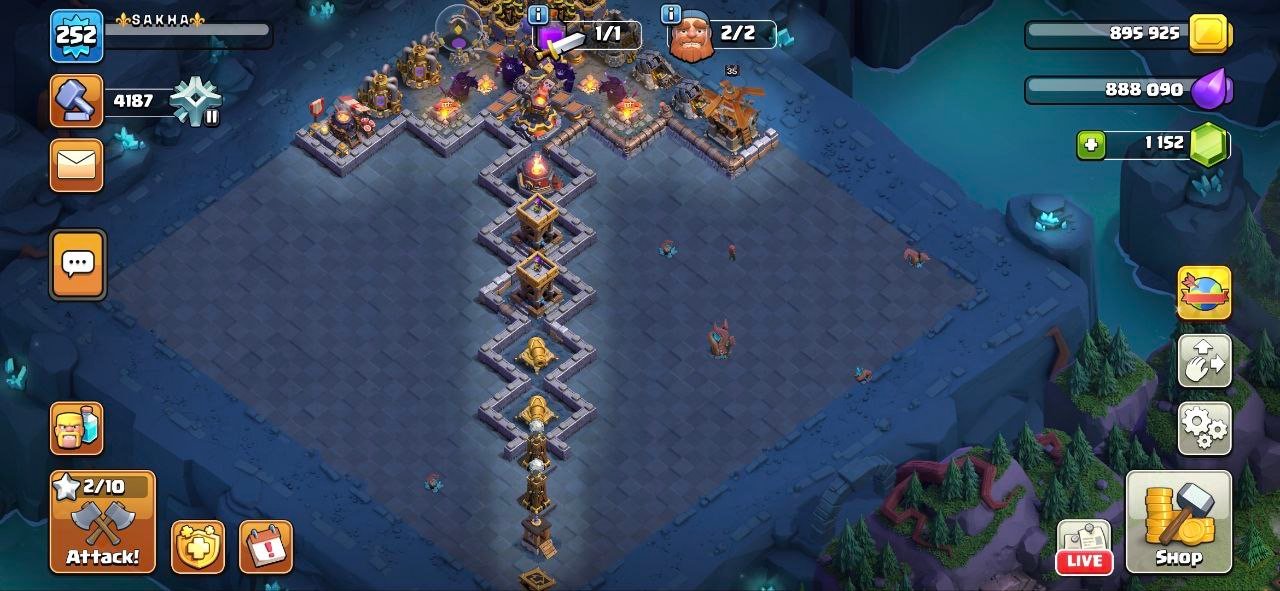
Task: View the level 252 player profile badge
Action: point(76,36)
